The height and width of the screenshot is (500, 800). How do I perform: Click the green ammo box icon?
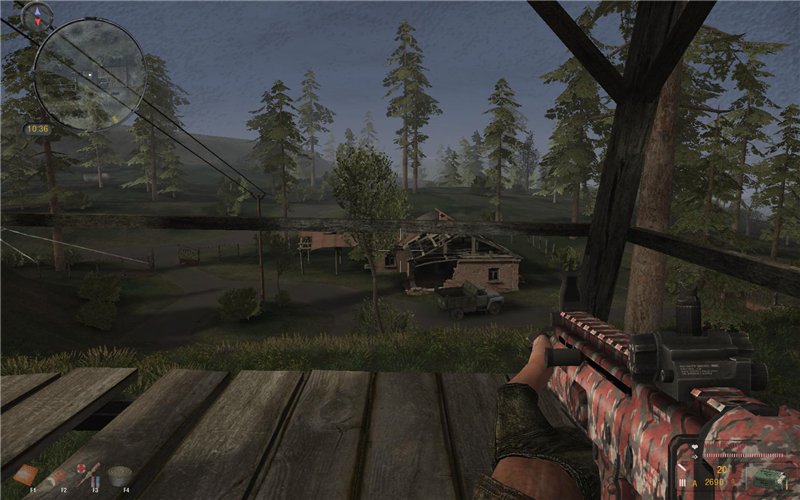[768, 477]
